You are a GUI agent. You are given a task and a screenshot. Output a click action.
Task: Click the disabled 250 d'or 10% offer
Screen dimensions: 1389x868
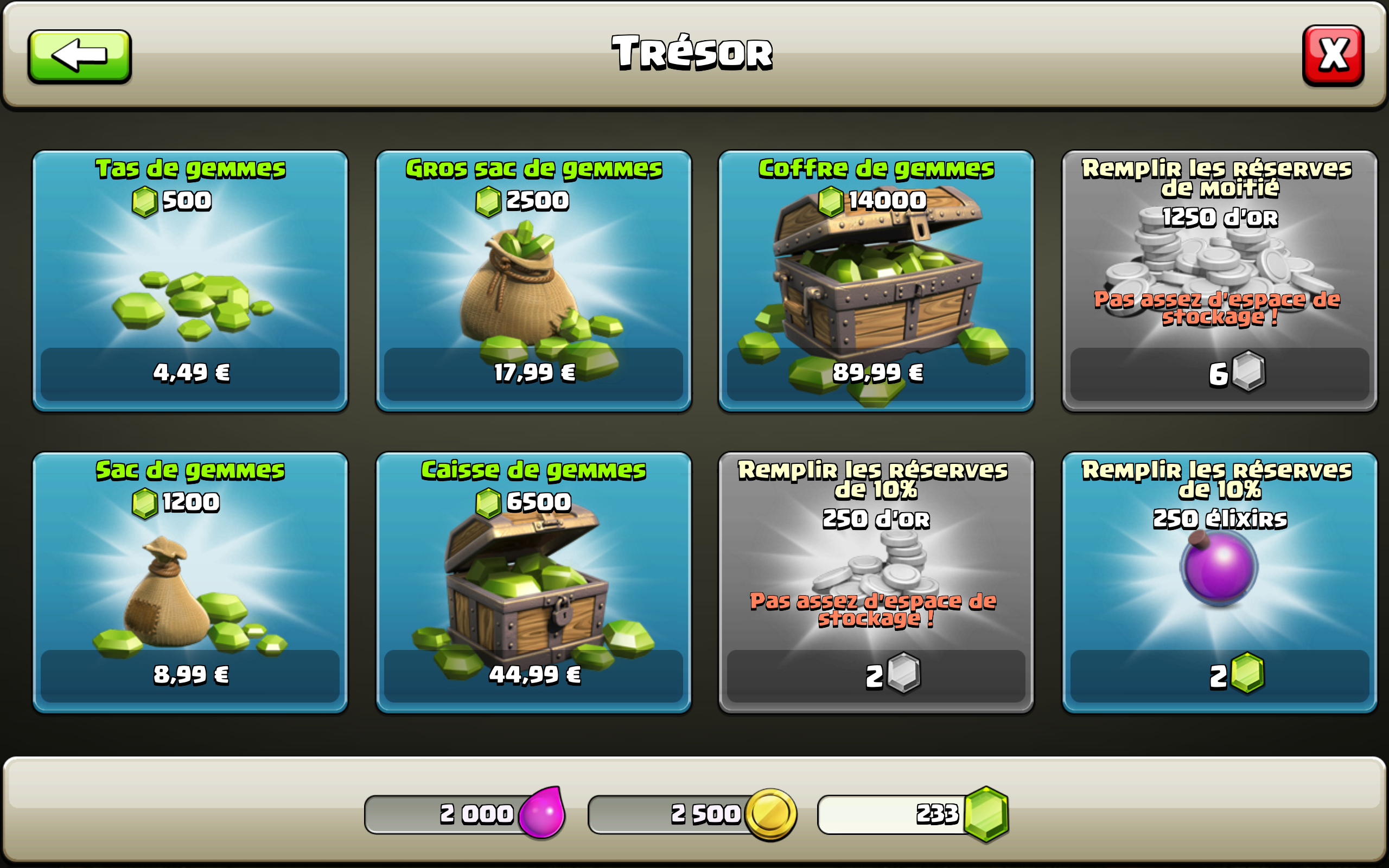pos(876,582)
